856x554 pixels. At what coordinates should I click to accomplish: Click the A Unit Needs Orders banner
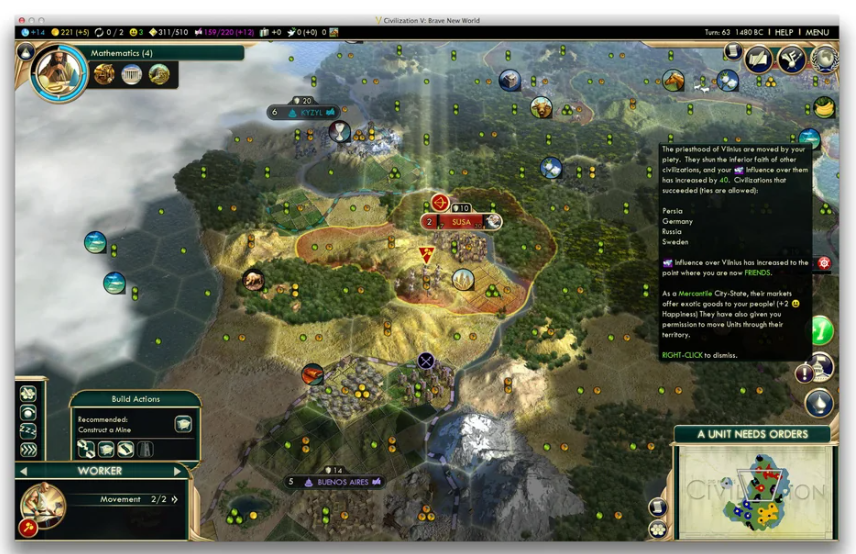[753, 434]
